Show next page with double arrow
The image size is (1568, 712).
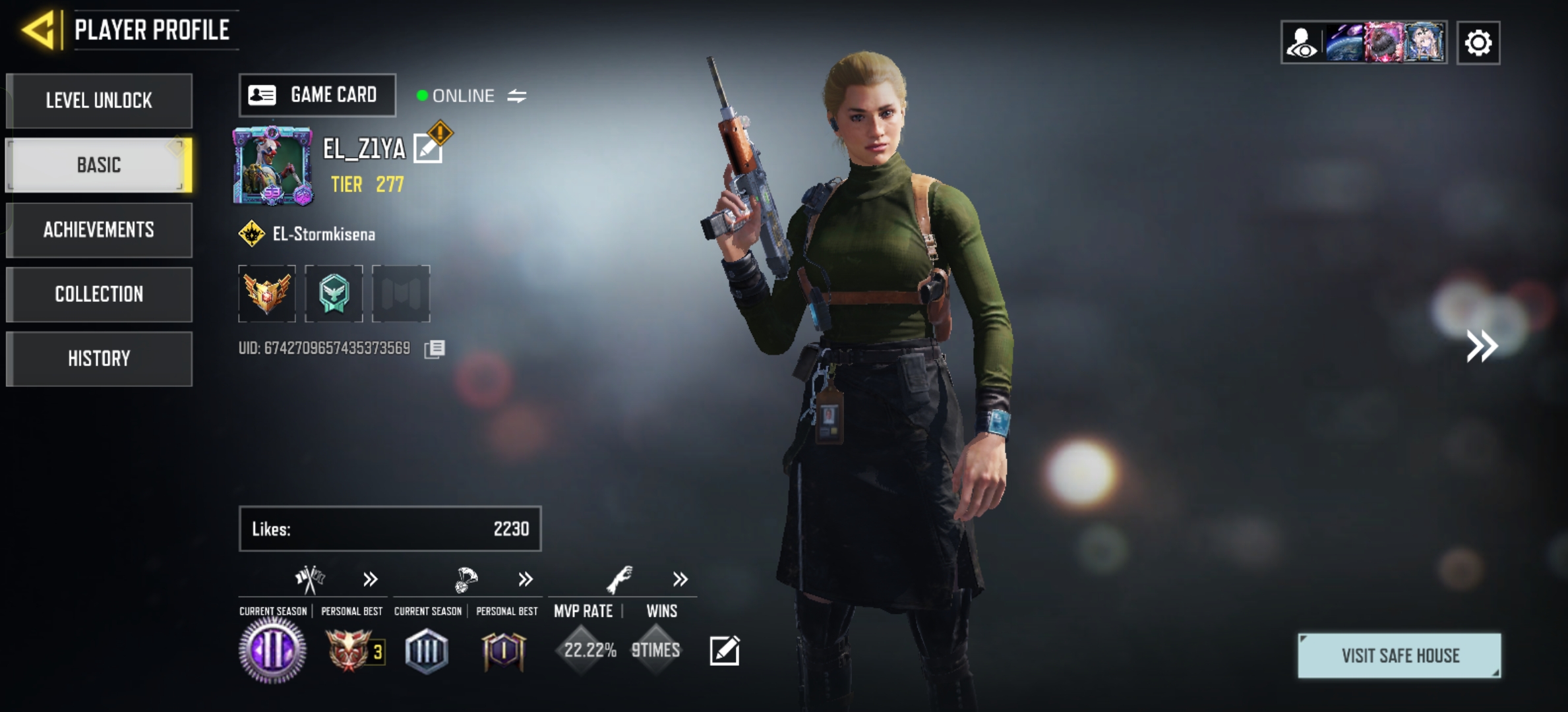pyautogui.click(x=1481, y=346)
